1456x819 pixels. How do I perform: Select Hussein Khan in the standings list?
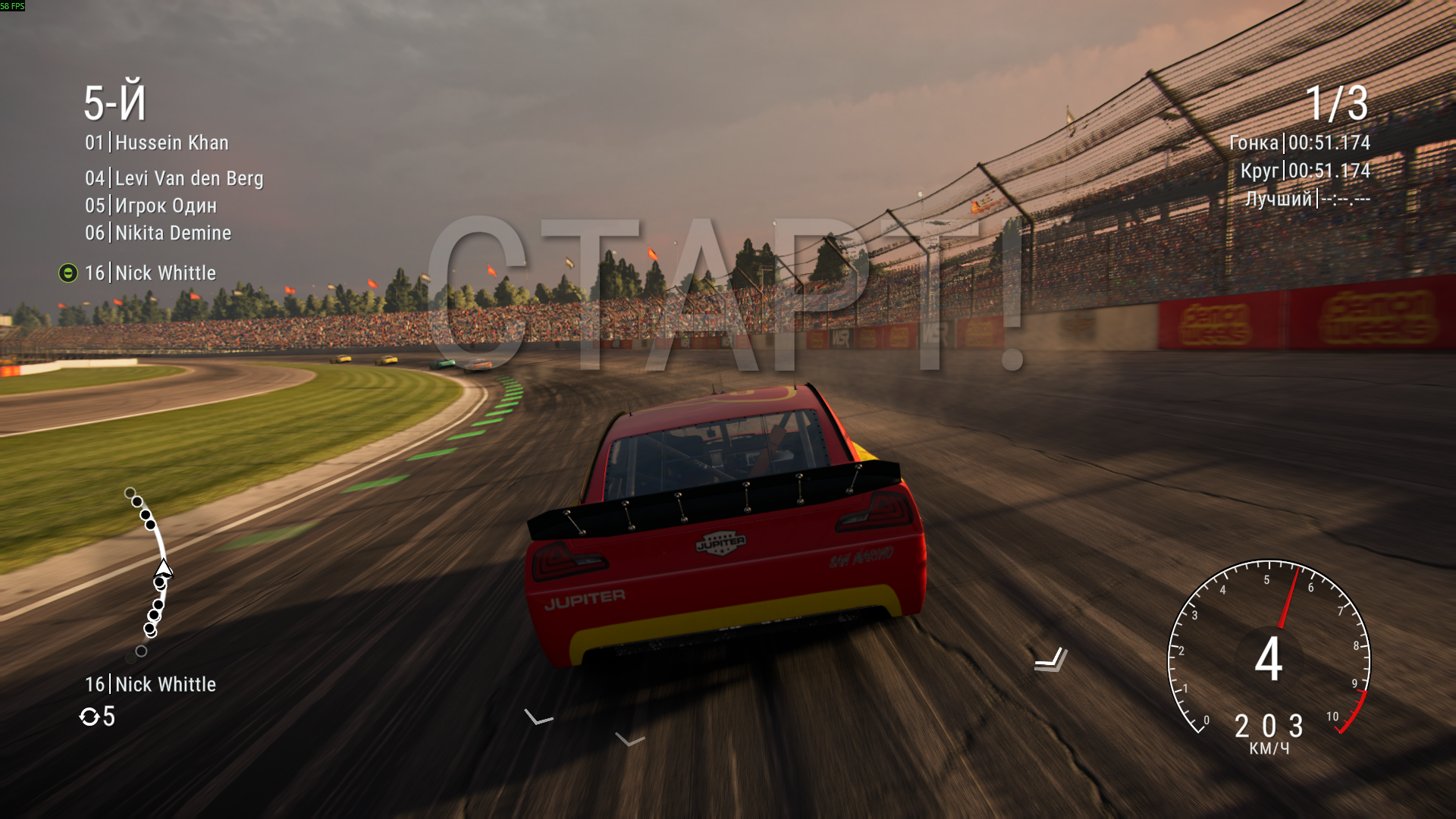coord(157,143)
